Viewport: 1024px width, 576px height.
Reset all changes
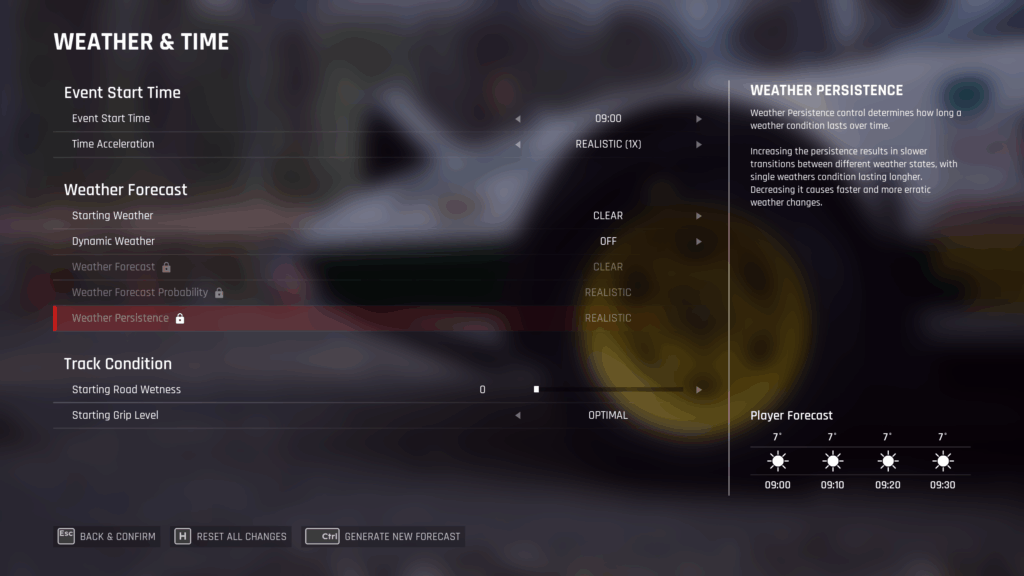[232, 536]
